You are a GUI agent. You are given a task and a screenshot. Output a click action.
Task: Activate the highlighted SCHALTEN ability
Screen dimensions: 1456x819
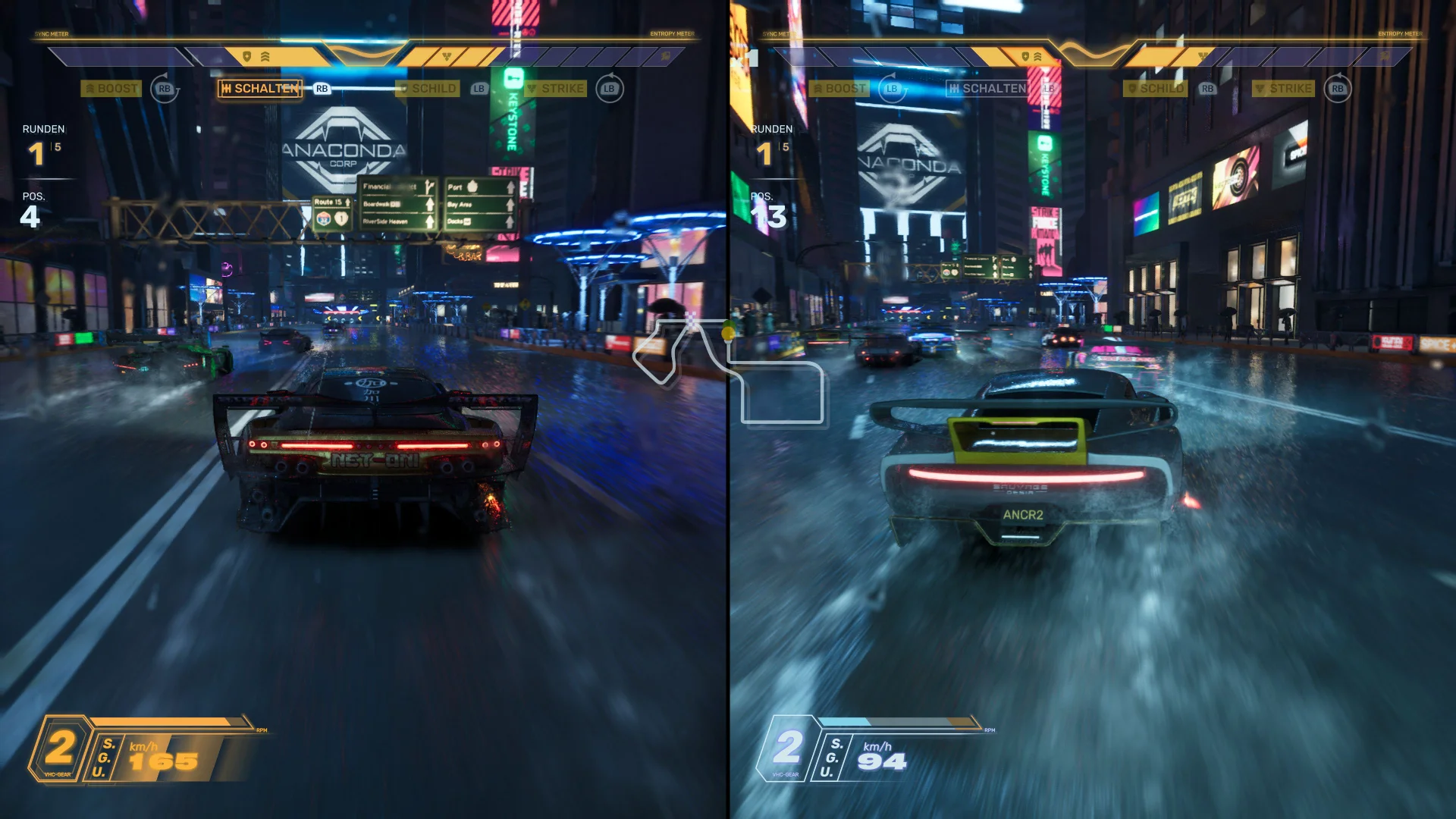click(260, 89)
